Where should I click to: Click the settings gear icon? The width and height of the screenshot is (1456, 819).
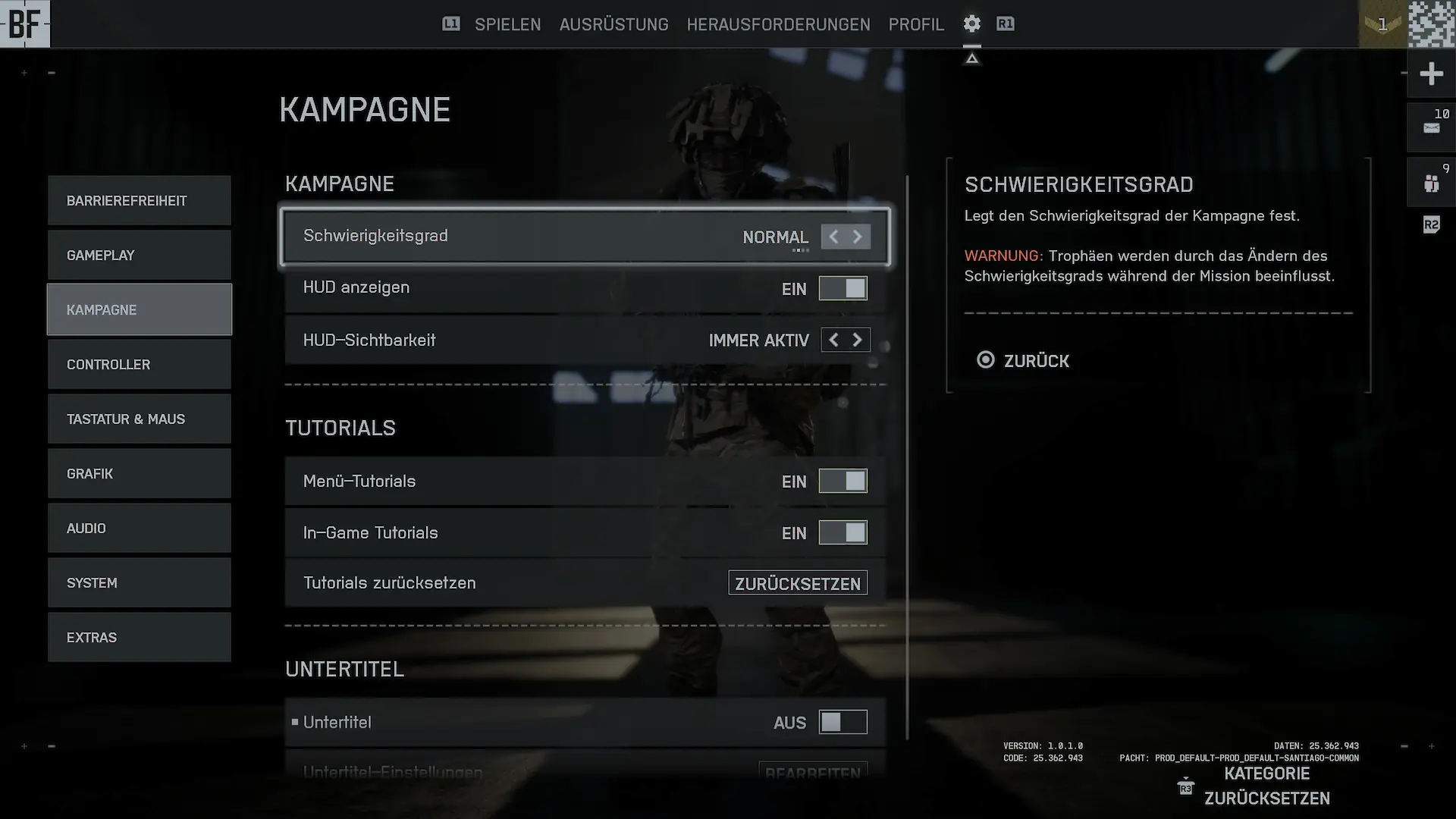(x=971, y=24)
